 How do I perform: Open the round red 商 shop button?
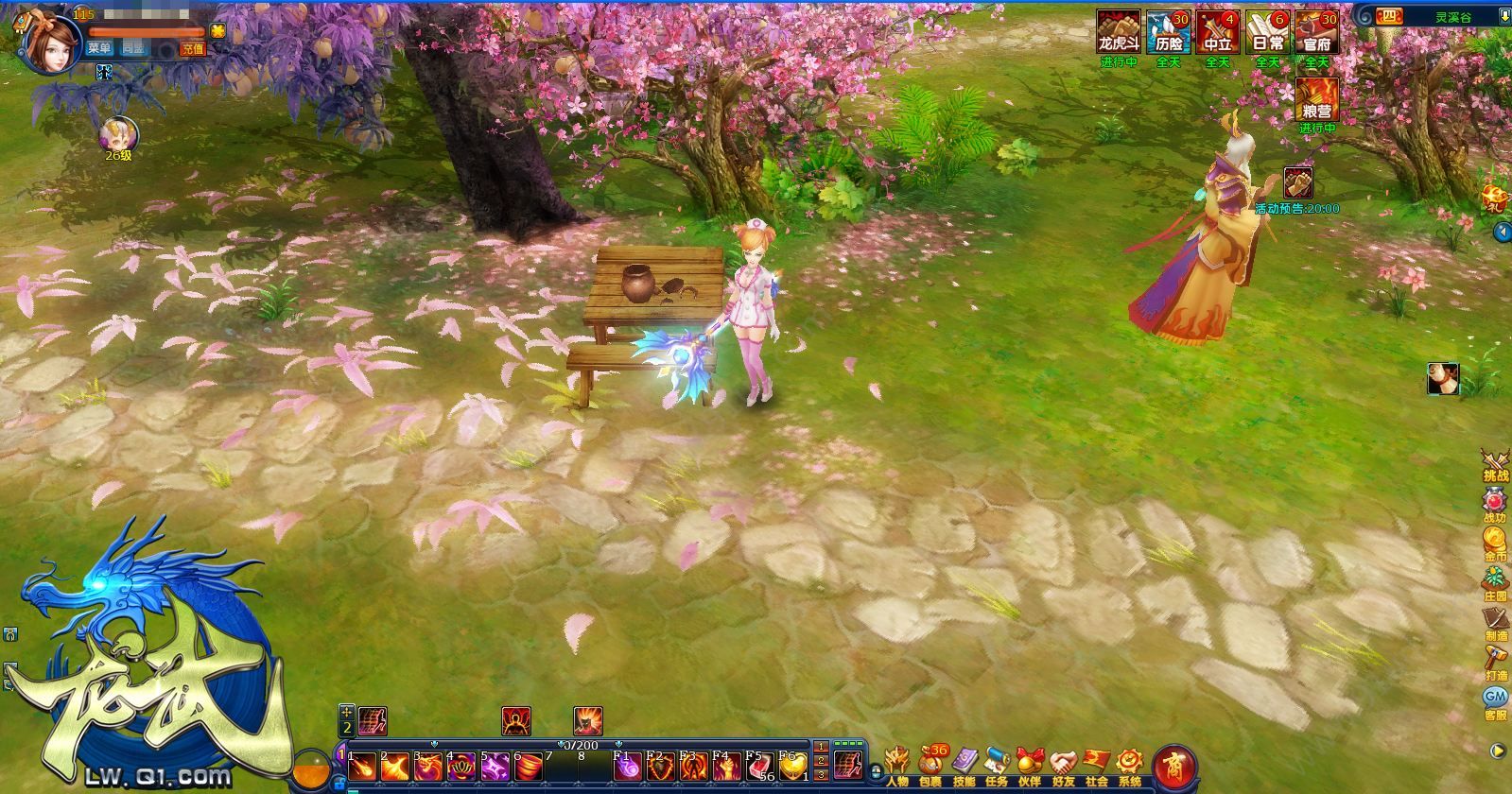(1175, 766)
